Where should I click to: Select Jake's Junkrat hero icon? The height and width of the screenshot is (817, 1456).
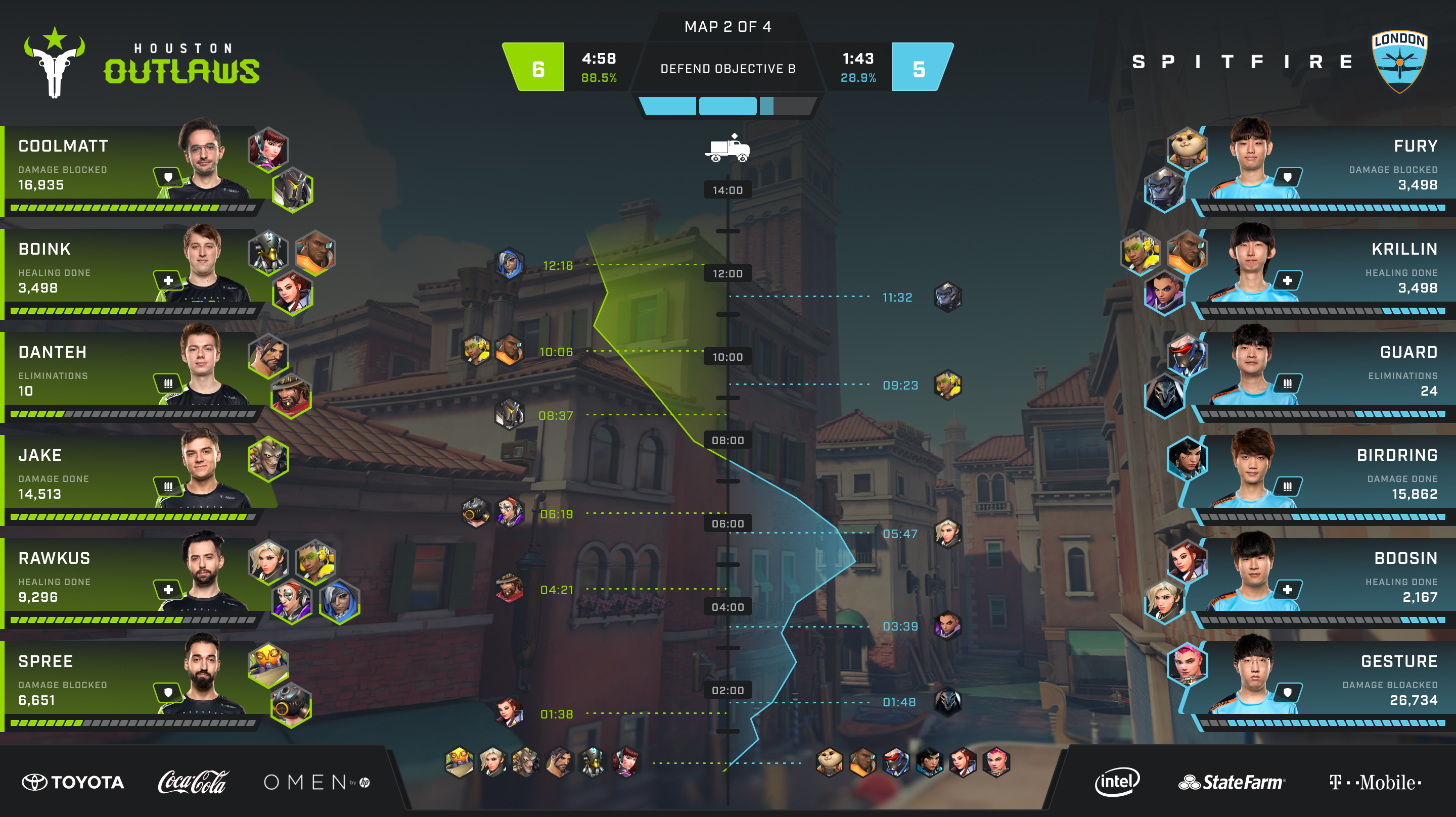[x=268, y=458]
